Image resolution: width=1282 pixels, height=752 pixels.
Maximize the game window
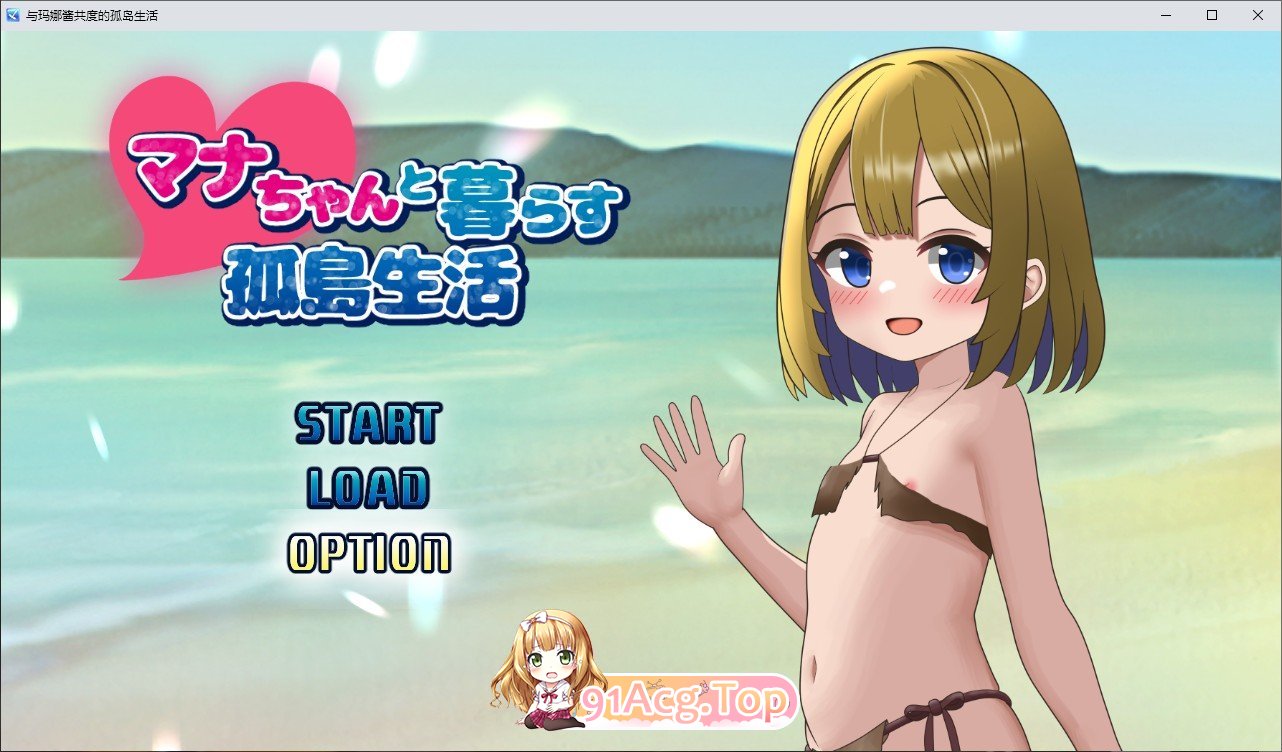coord(1211,14)
